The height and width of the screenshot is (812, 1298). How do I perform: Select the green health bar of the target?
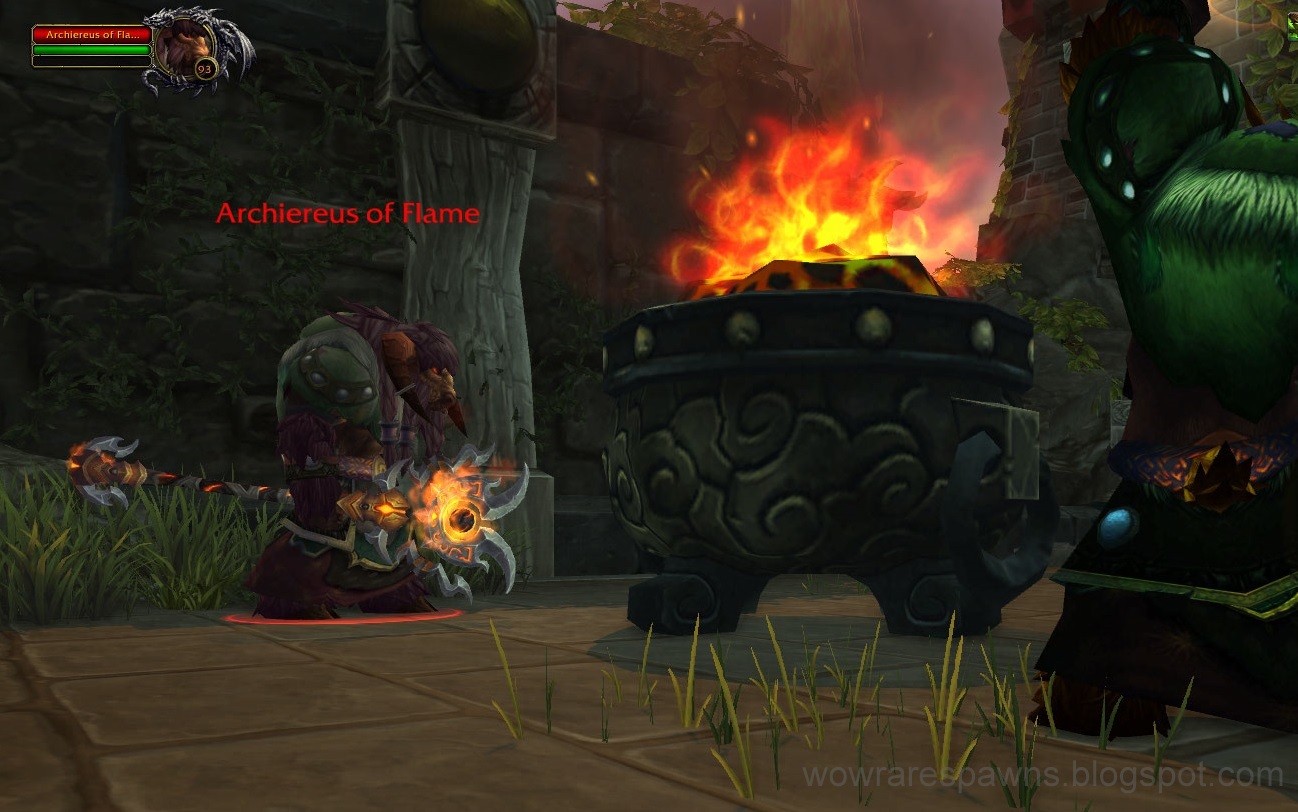tap(91, 49)
